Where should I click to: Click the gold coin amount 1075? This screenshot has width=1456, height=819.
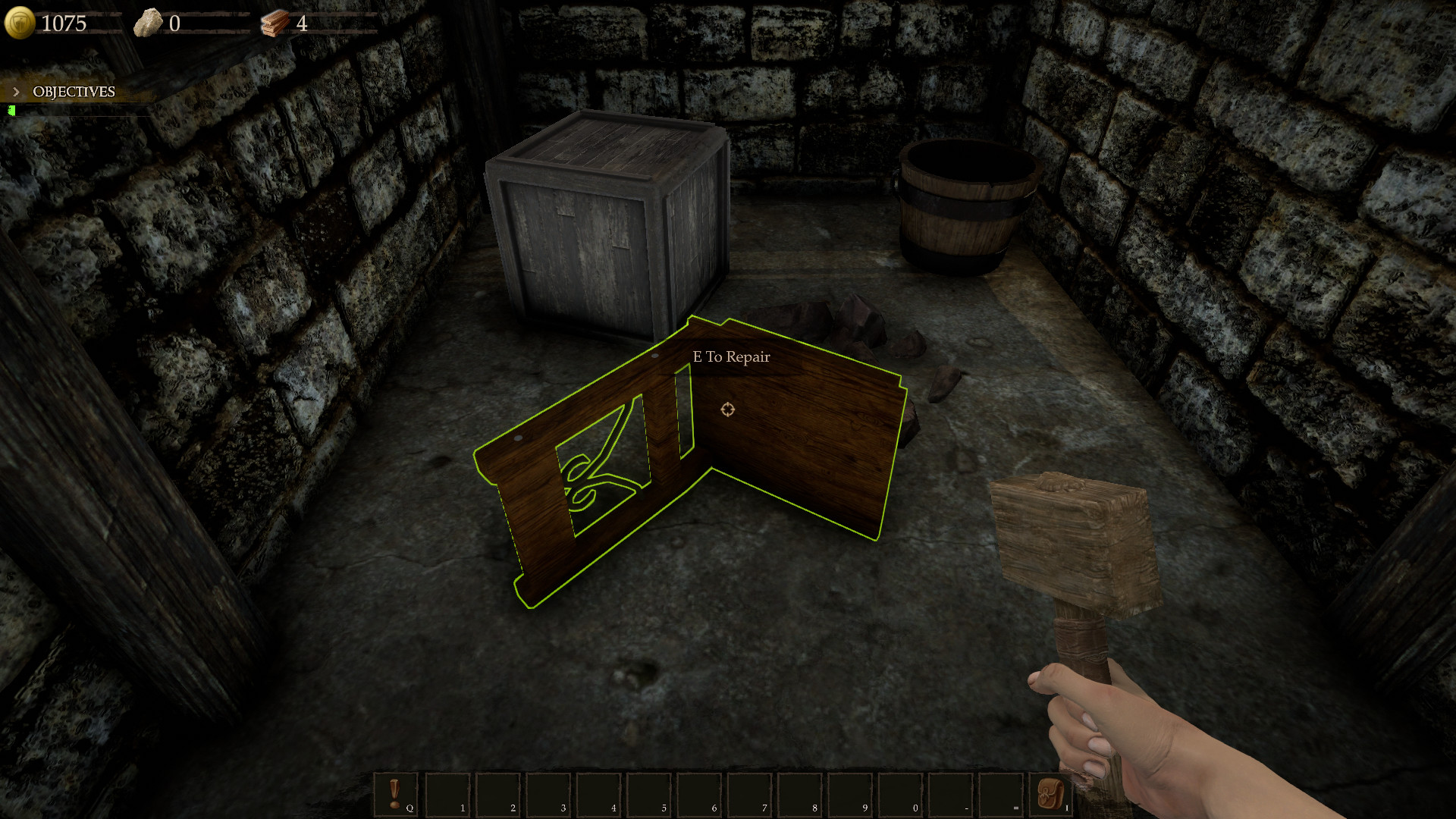[x=64, y=23]
